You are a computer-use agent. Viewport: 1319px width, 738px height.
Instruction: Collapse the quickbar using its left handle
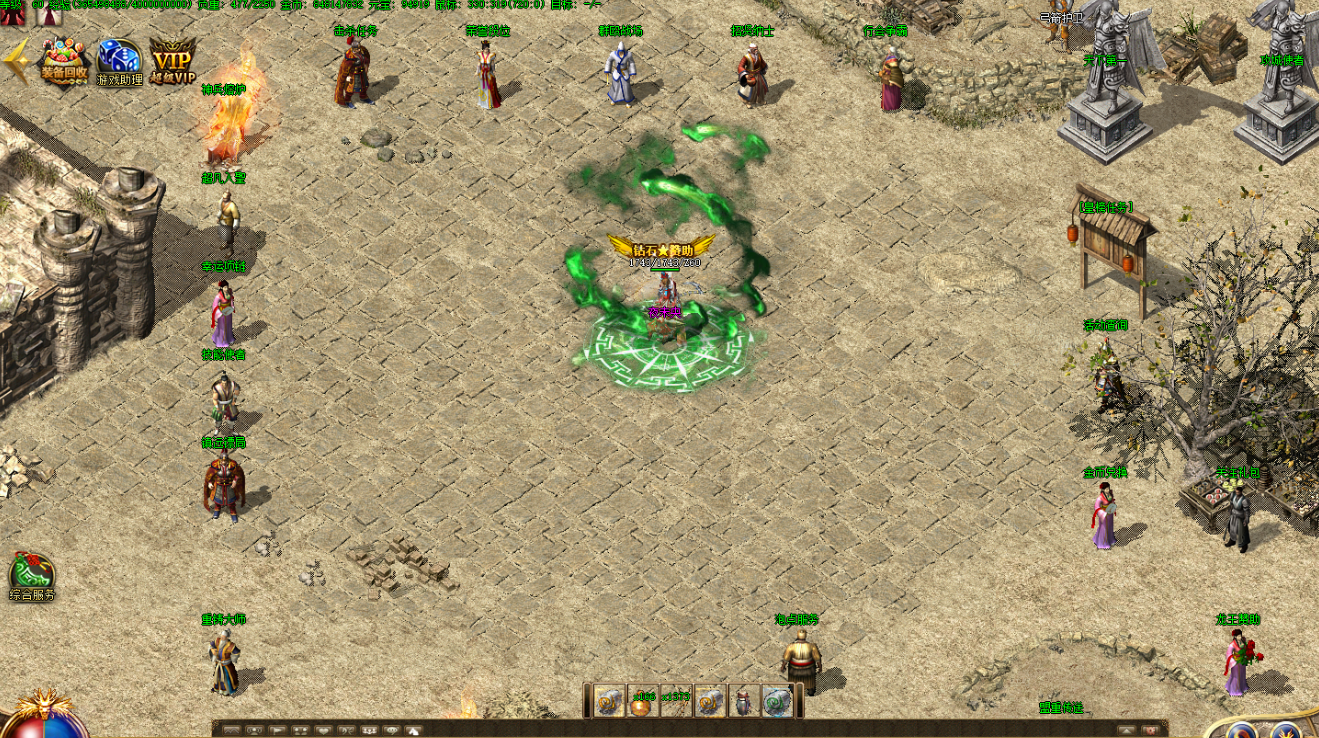pos(588,701)
